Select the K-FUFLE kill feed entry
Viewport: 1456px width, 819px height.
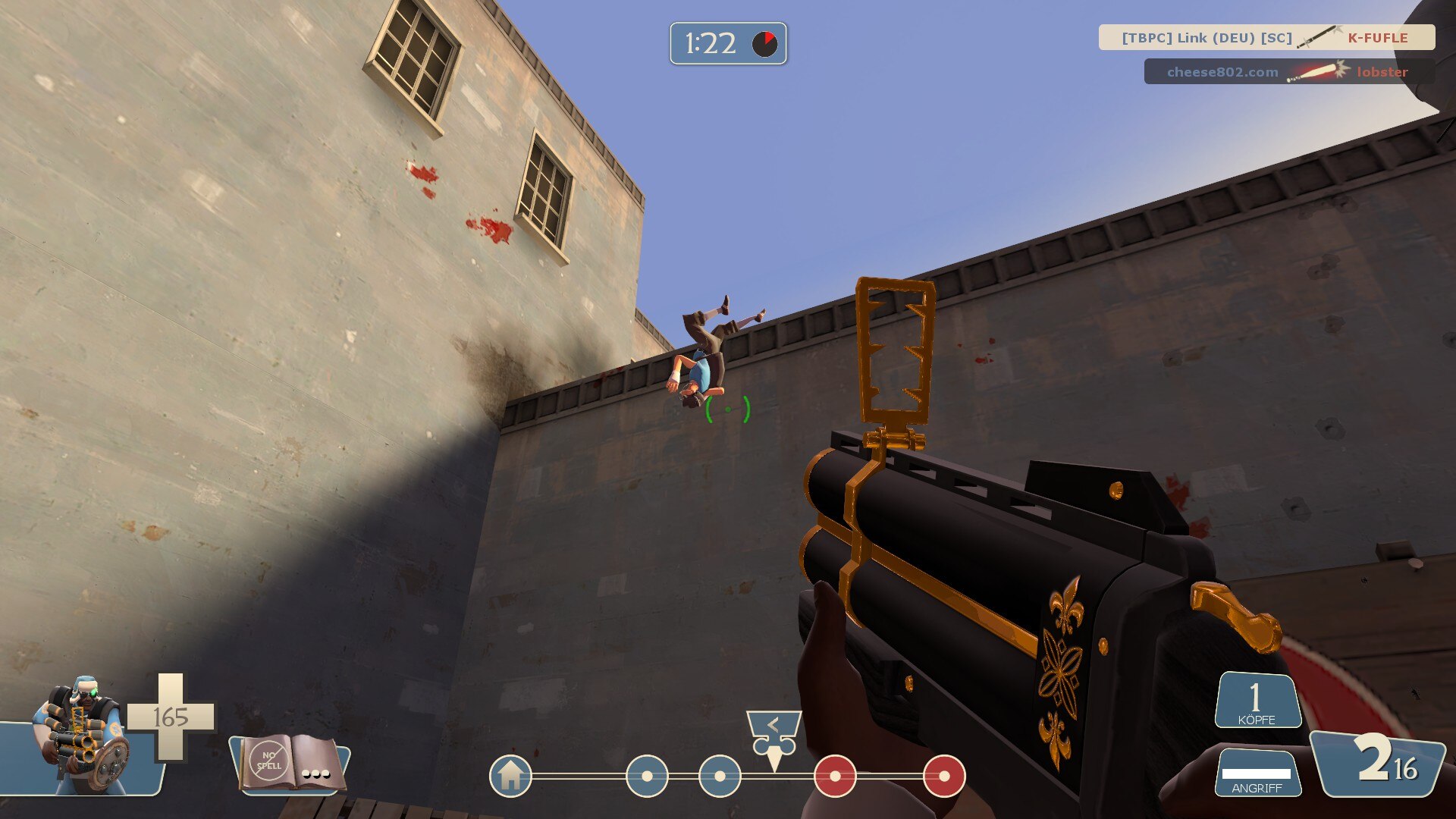coord(1266,37)
